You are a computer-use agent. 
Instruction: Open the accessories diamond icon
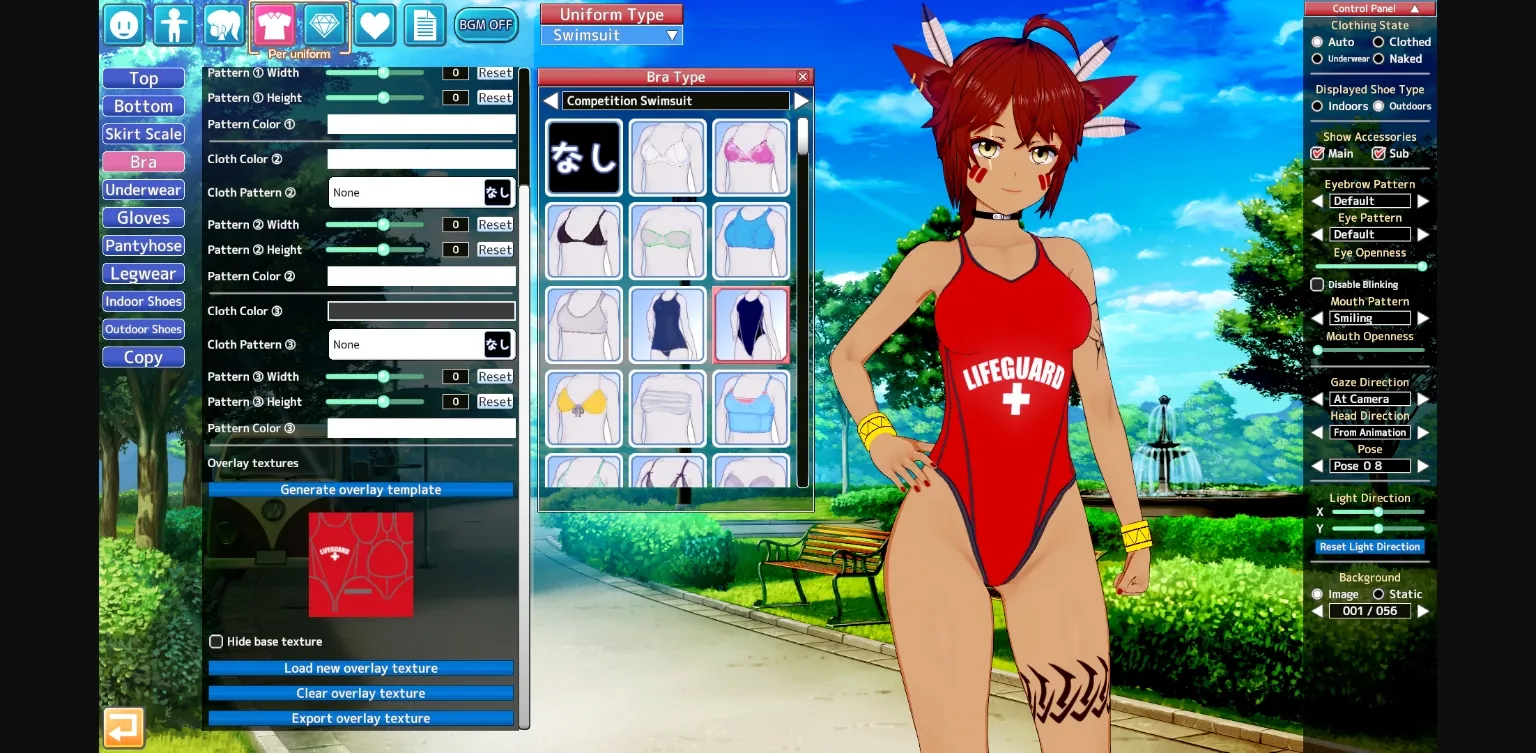coord(324,24)
